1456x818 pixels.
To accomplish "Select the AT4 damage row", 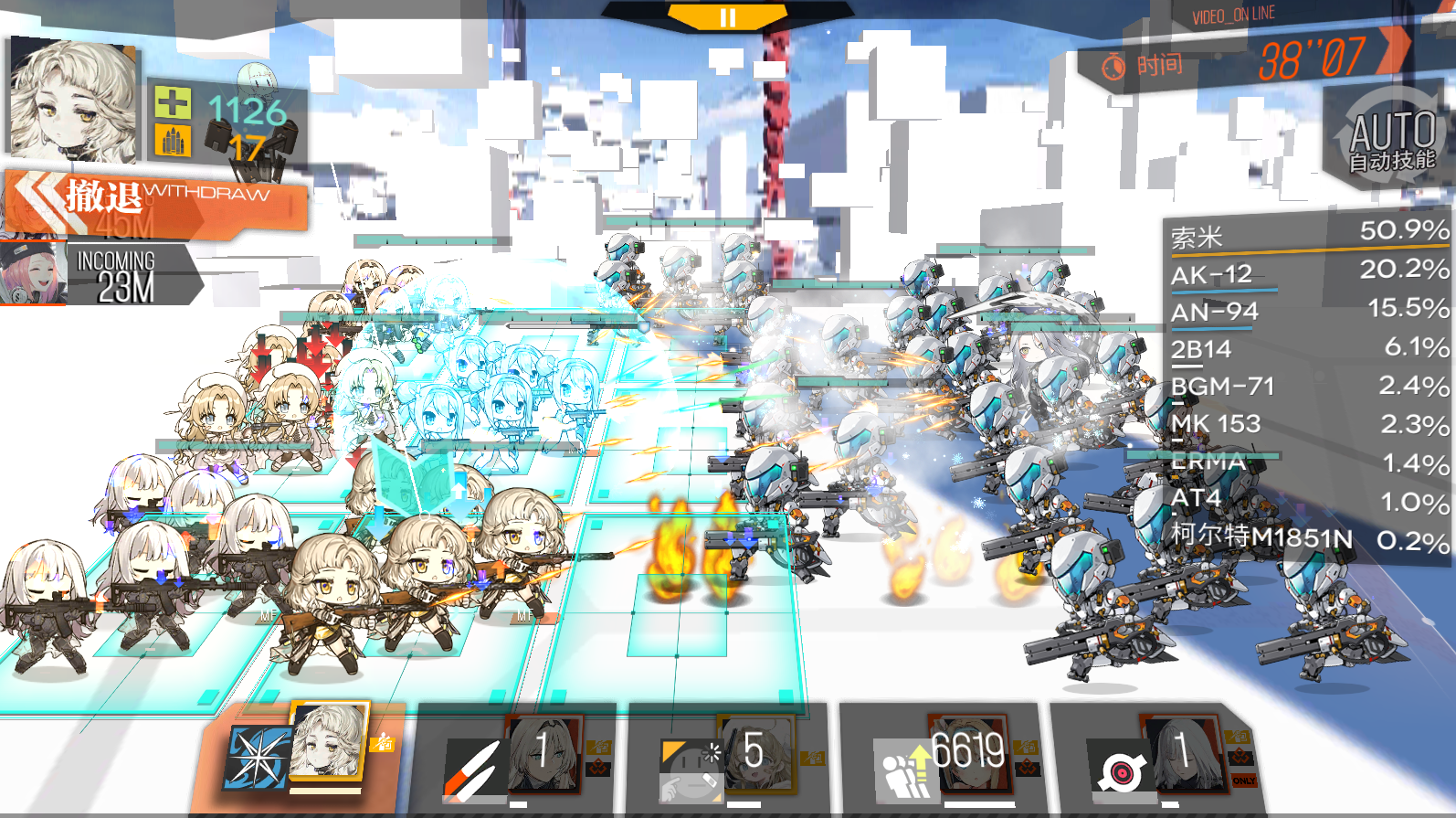I will pyautogui.click(x=1308, y=500).
